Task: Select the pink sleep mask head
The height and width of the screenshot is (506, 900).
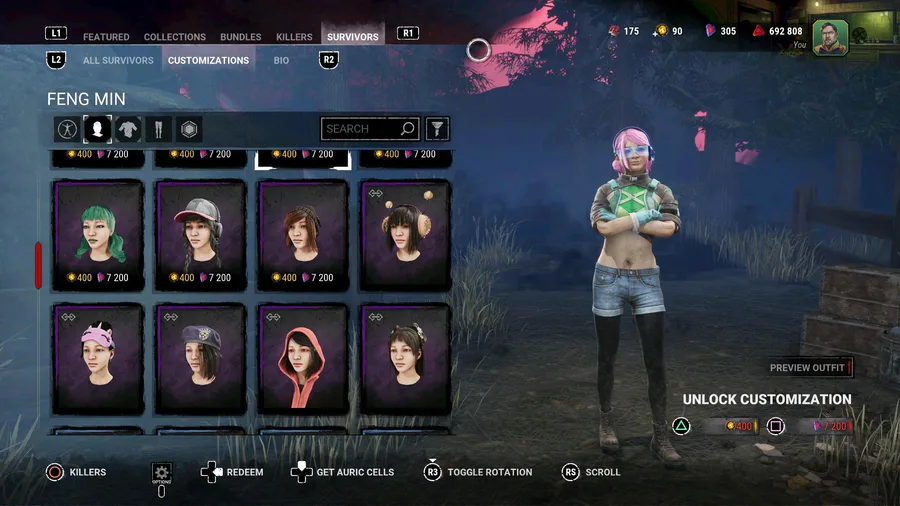Action: click(97, 358)
